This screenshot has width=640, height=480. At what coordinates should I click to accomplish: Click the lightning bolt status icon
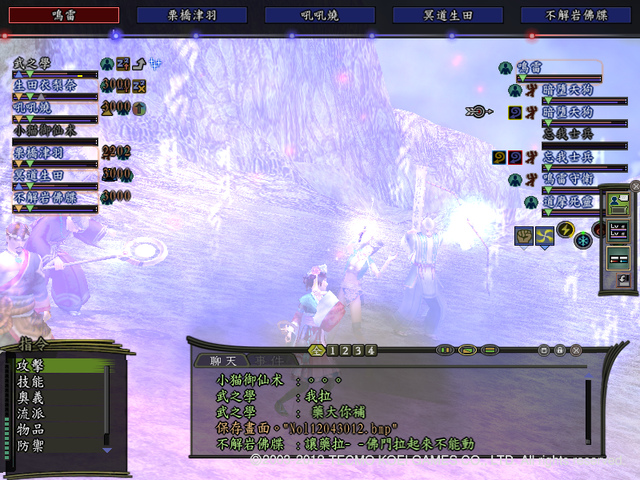pos(566,229)
